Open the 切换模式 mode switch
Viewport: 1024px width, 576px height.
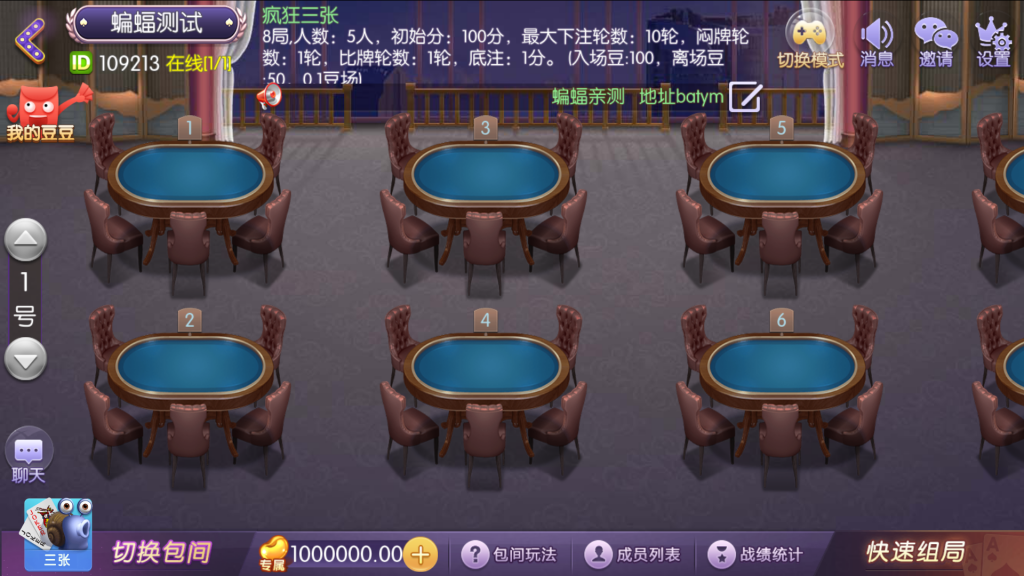(810, 38)
